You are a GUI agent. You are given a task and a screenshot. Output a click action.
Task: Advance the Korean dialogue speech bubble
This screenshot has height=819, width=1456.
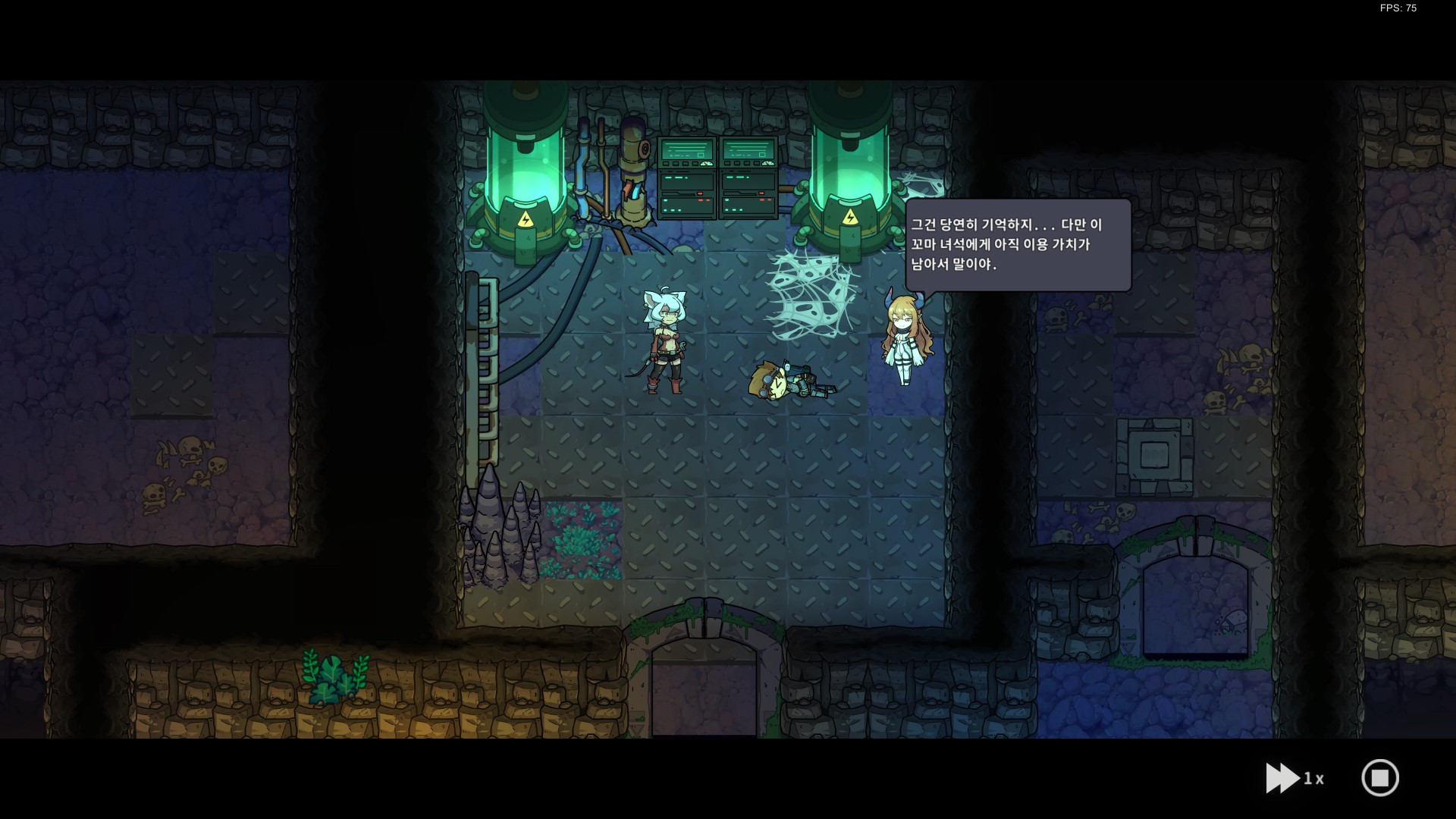(1018, 245)
